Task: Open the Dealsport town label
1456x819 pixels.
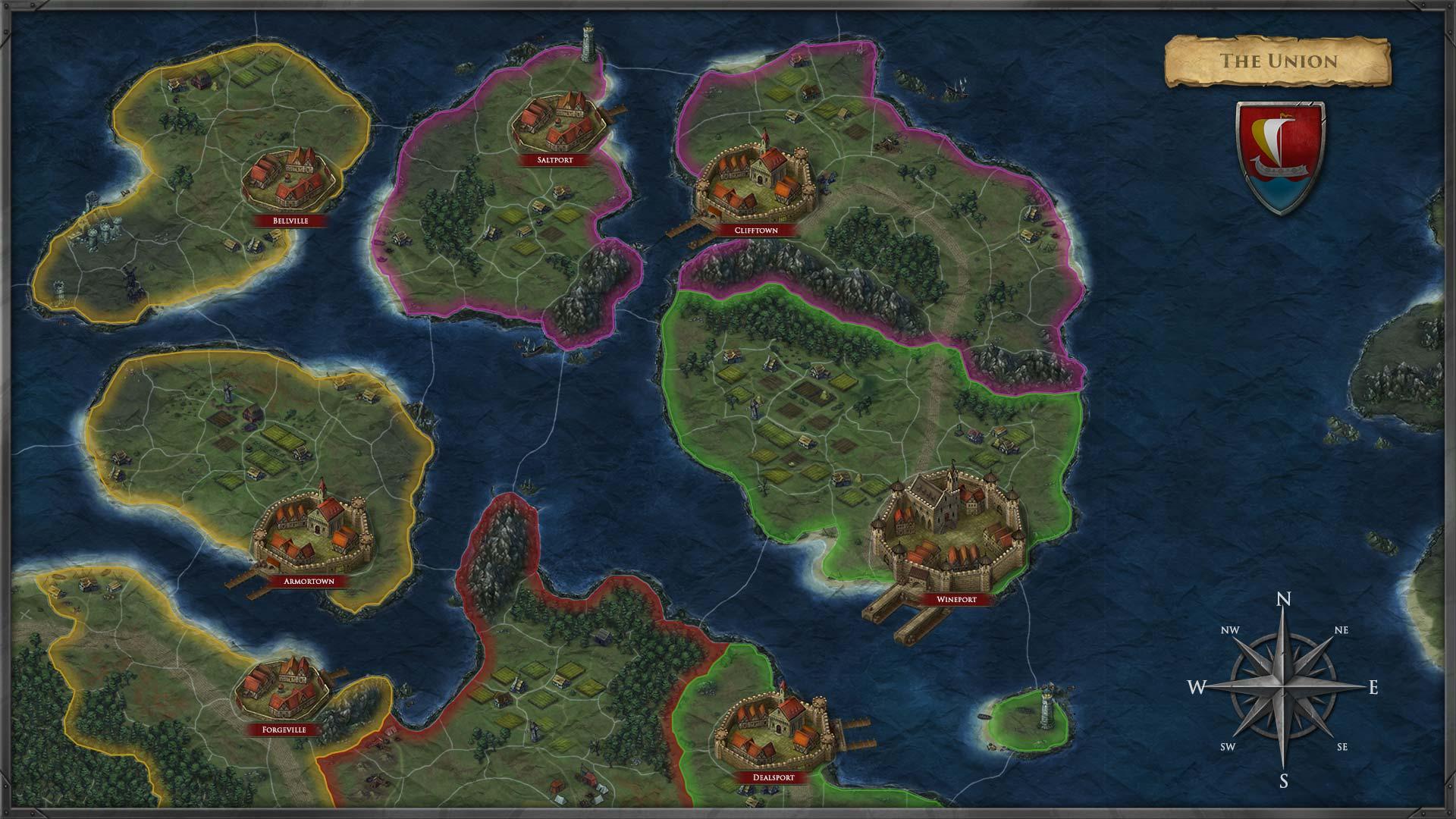Action: [x=773, y=777]
